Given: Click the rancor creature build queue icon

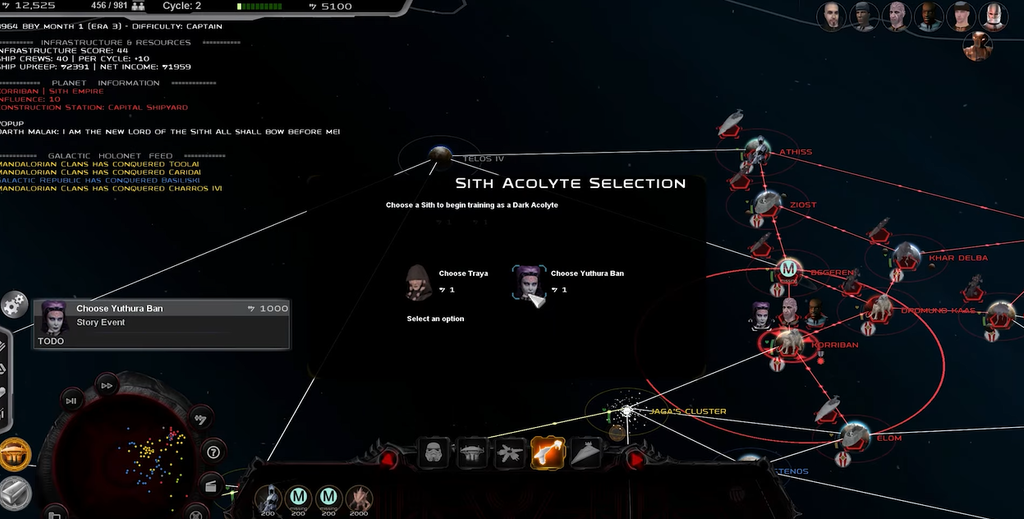Looking at the screenshot, I should (358, 497).
